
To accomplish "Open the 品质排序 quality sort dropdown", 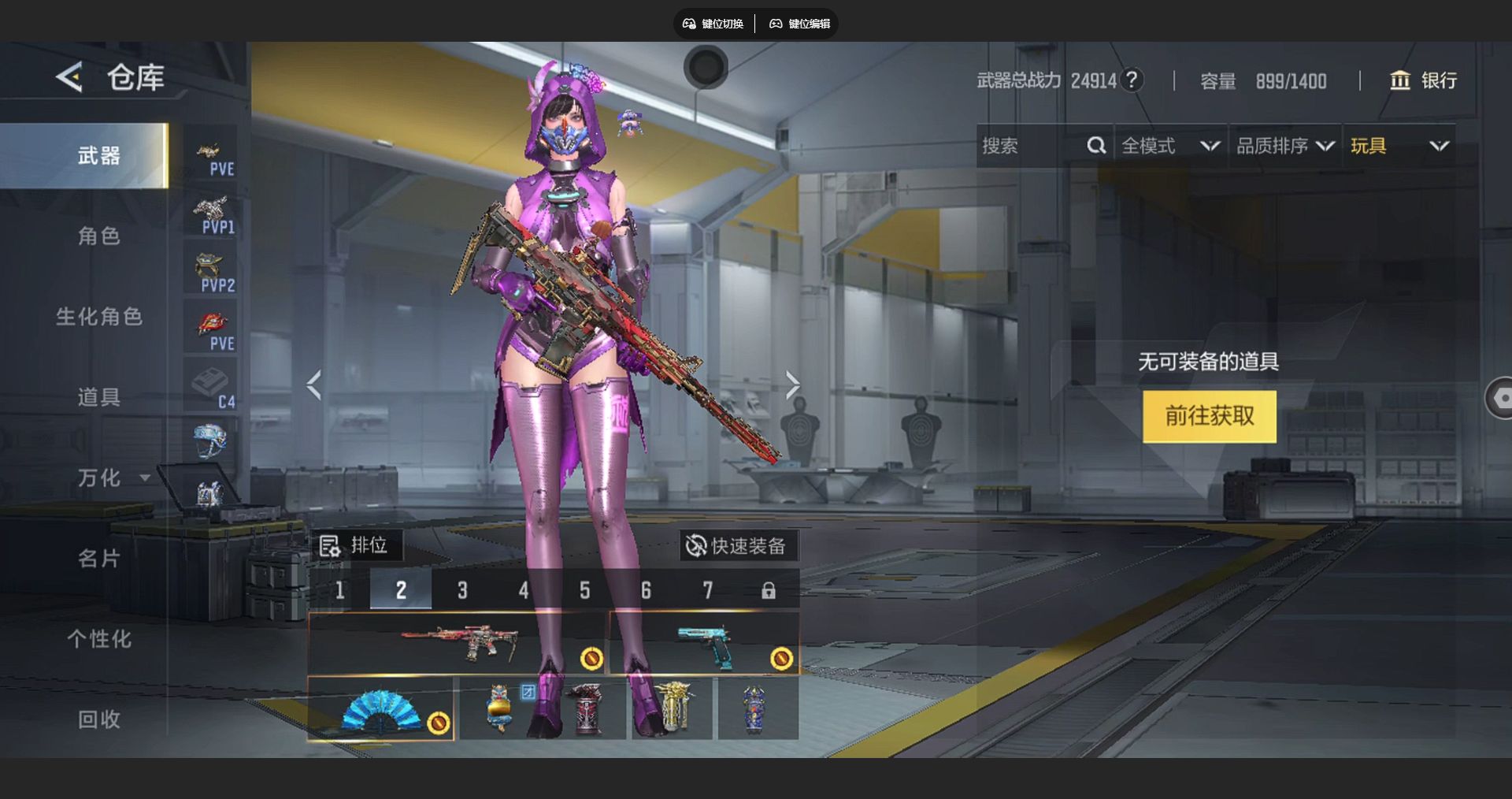I will [x=1284, y=146].
